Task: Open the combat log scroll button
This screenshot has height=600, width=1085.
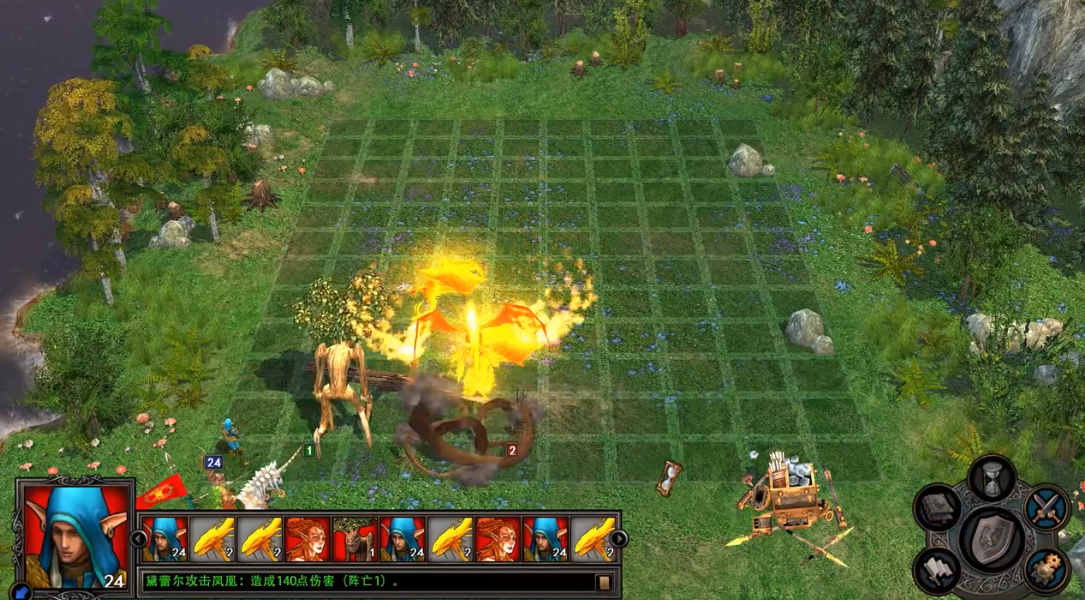Action: click(603, 581)
